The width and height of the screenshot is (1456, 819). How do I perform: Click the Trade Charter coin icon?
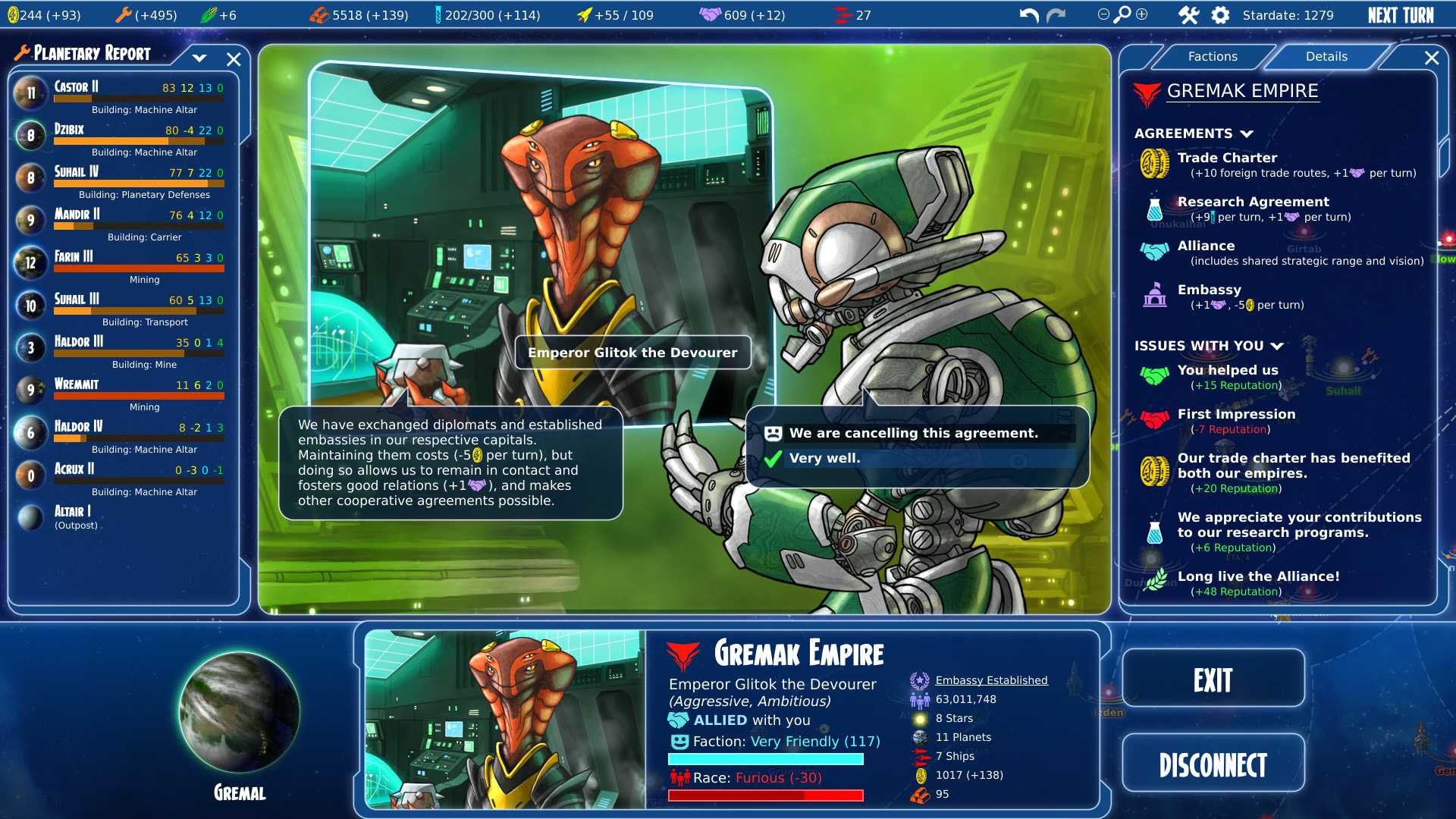click(1153, 164)
